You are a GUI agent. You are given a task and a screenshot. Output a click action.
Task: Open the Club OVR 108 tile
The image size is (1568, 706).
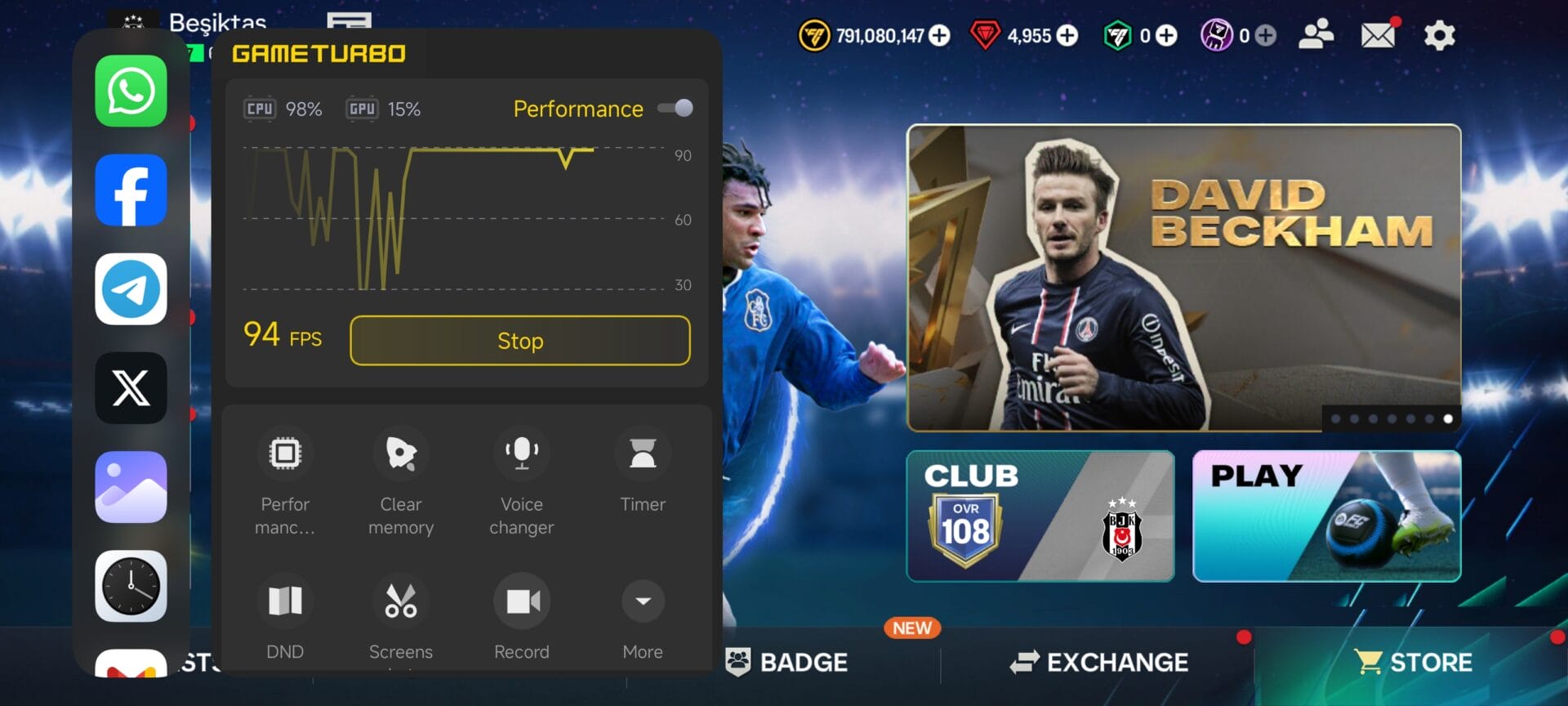(x=1040, y=516)
